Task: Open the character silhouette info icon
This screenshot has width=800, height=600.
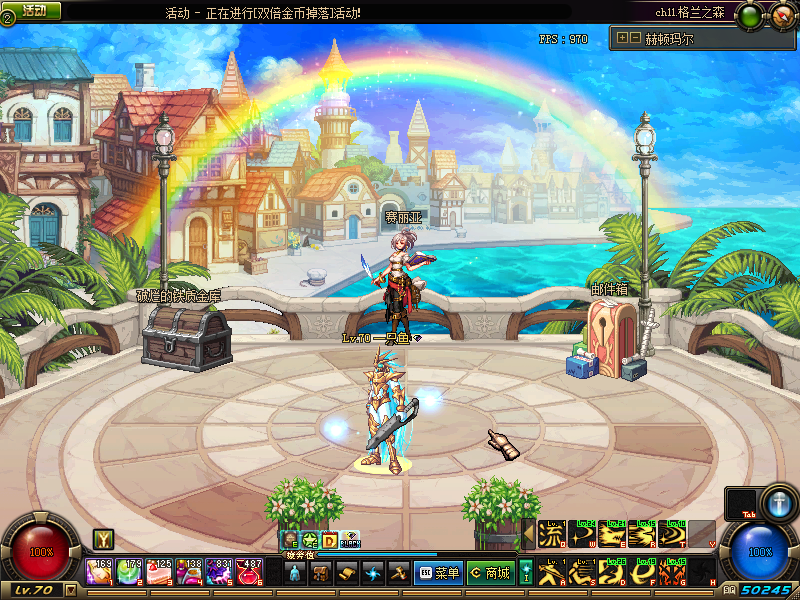Action: pos(294,573)
